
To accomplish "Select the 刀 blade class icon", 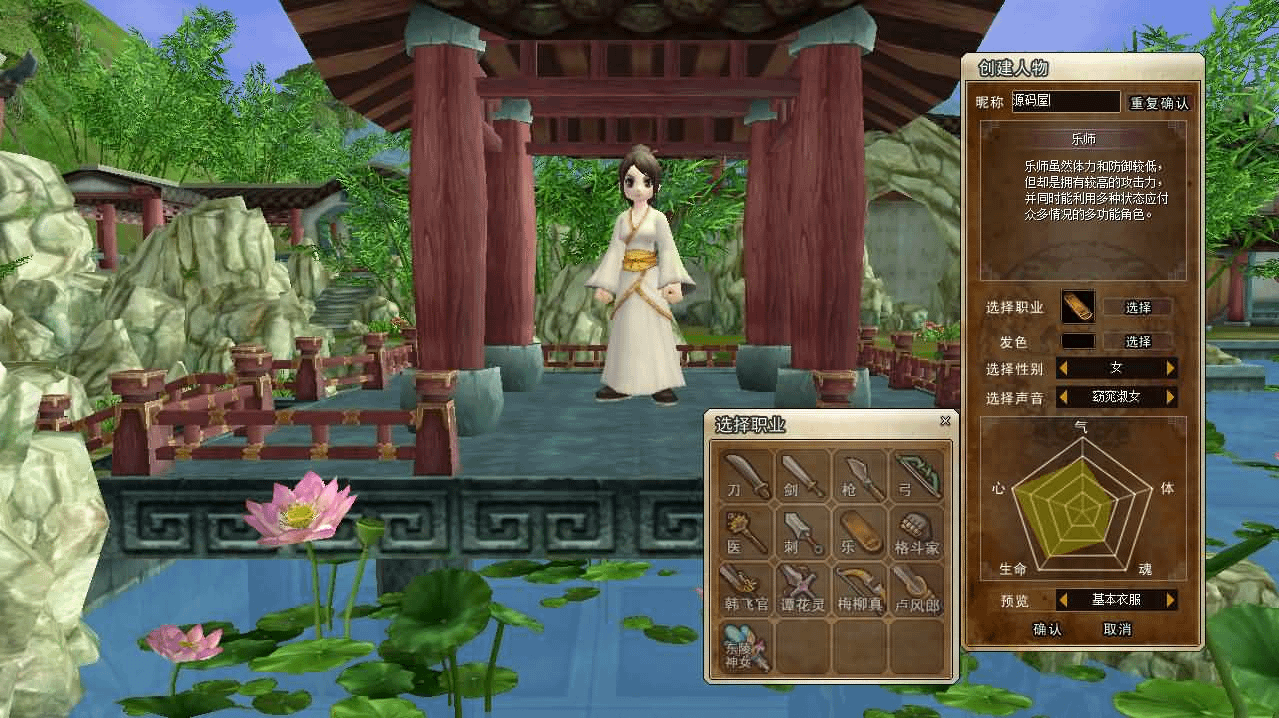I will 746,474.
